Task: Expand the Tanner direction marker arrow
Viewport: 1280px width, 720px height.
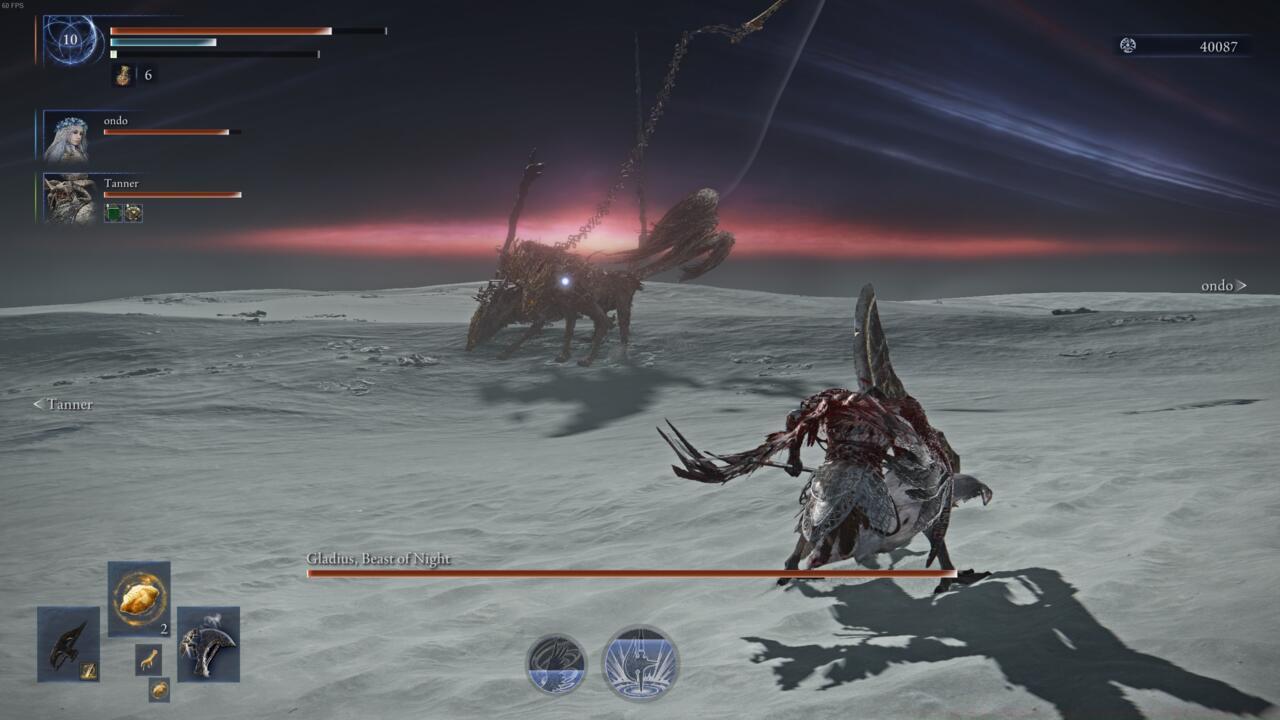Action: click(38, 404)
